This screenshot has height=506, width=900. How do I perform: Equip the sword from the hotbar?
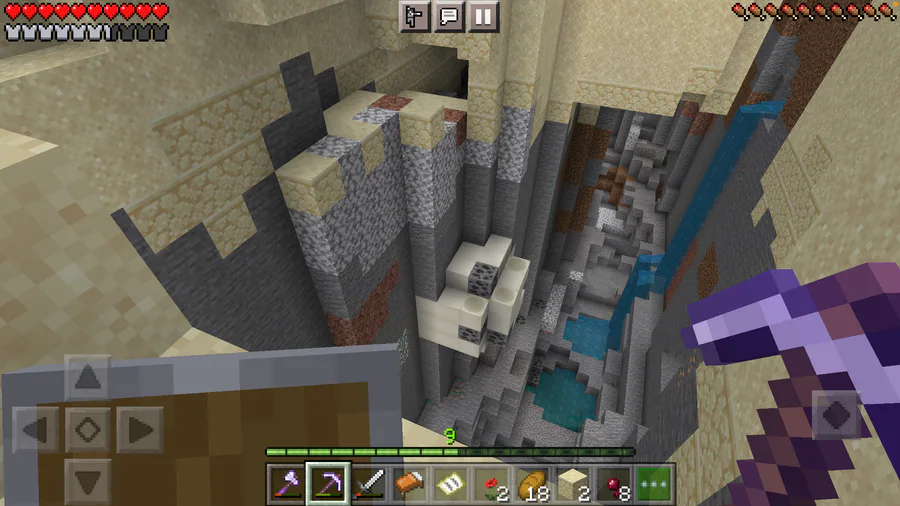(x=369, y=483)
